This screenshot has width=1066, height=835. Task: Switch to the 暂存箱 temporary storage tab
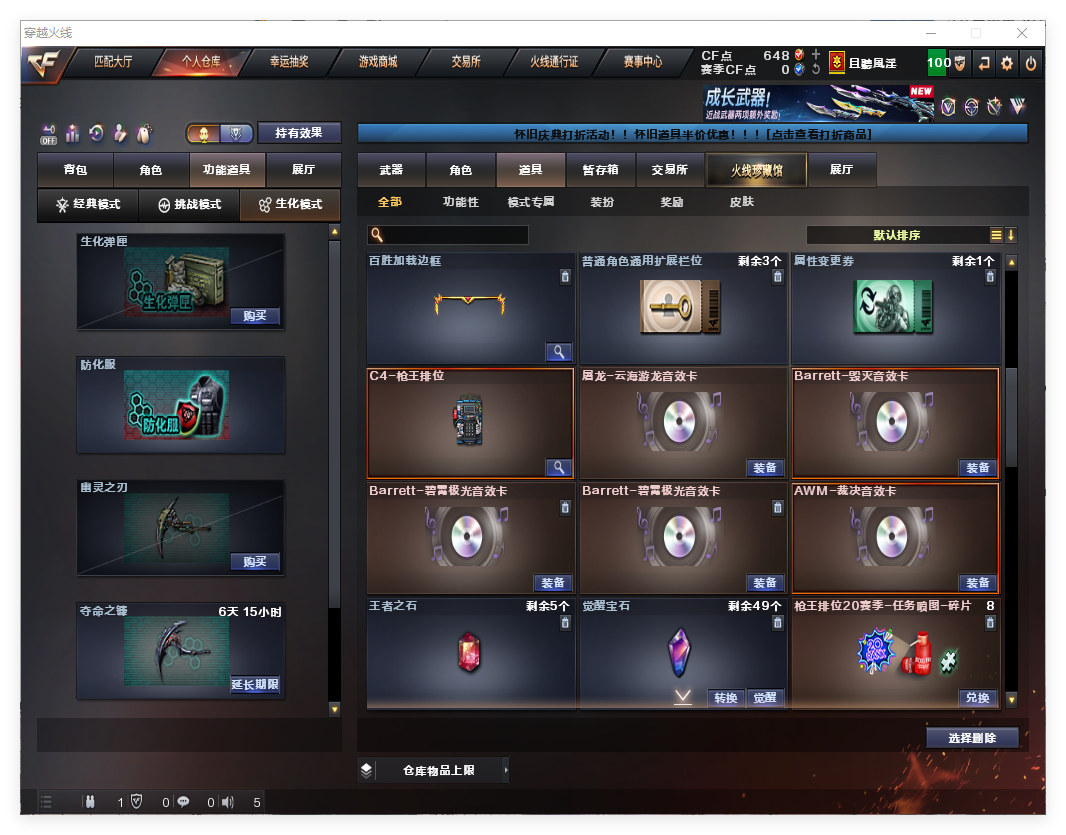click(600, 171)
